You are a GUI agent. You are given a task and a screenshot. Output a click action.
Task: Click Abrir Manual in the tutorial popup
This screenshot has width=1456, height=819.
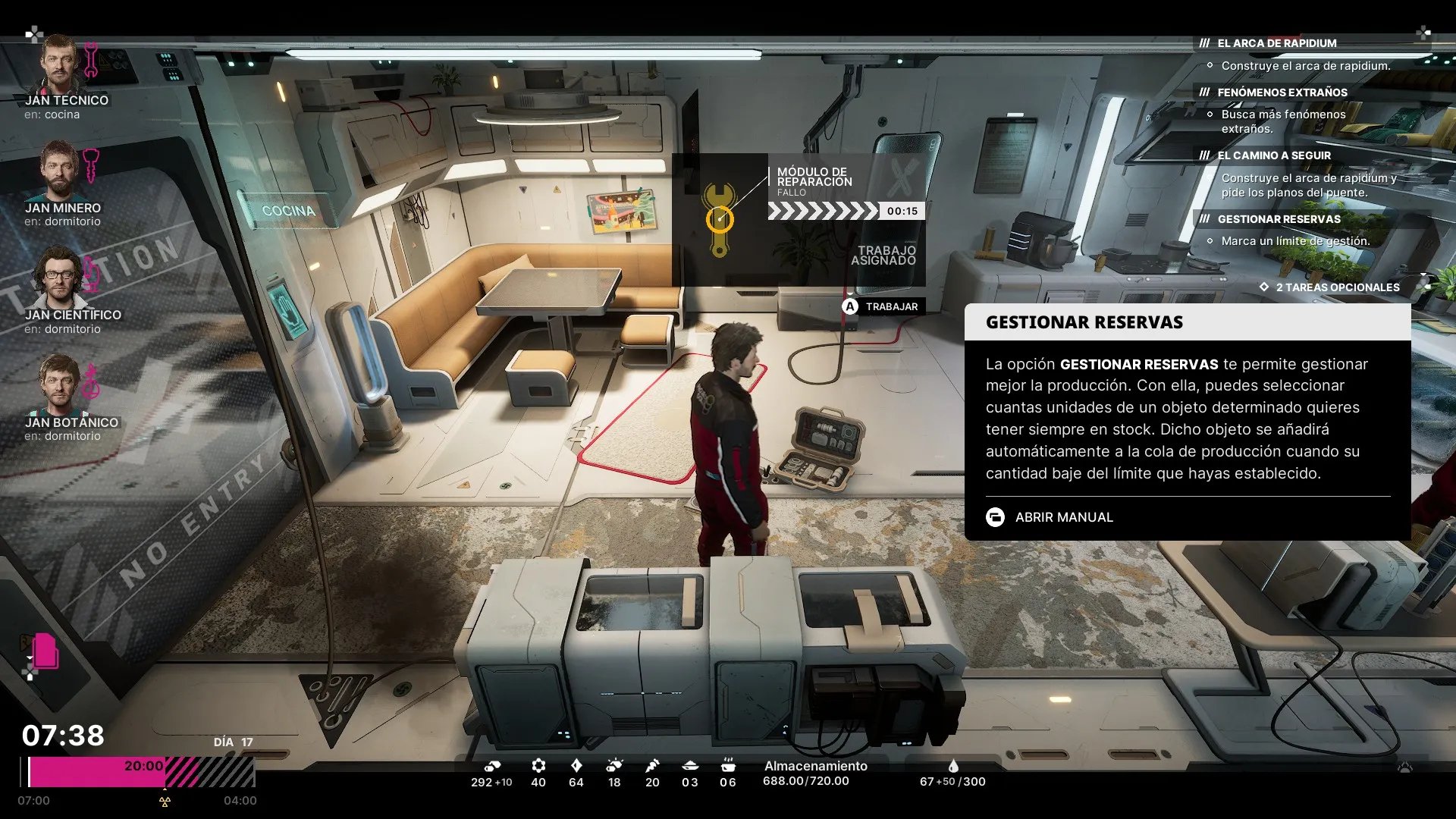(x=1063, y=517)
